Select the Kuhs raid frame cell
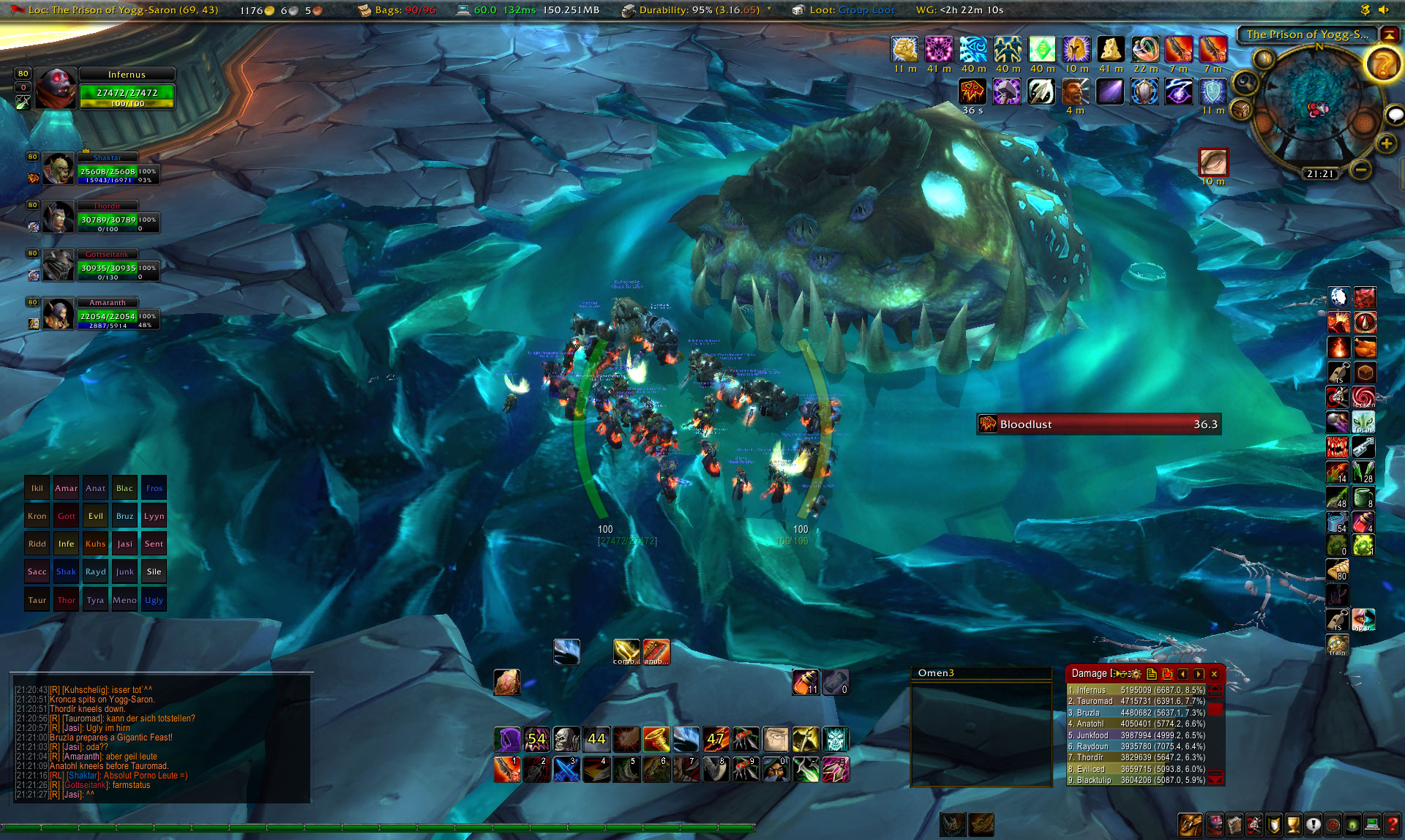1405x840 pixels. point(95,544)
